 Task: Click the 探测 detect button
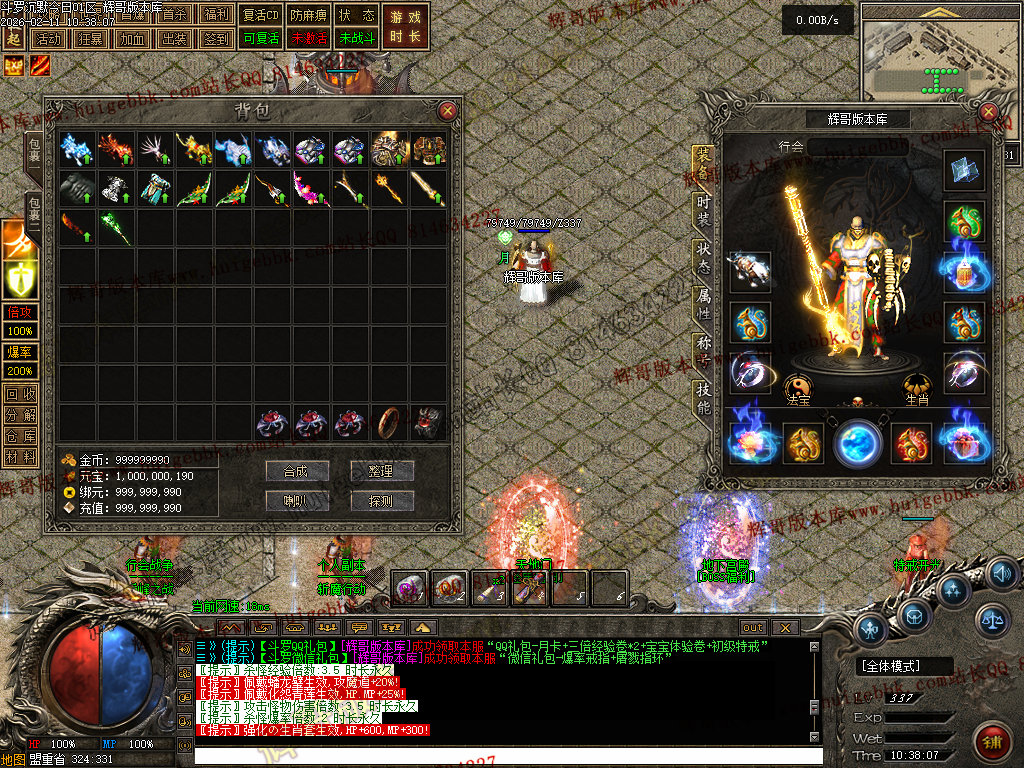[x=381, y=501]
